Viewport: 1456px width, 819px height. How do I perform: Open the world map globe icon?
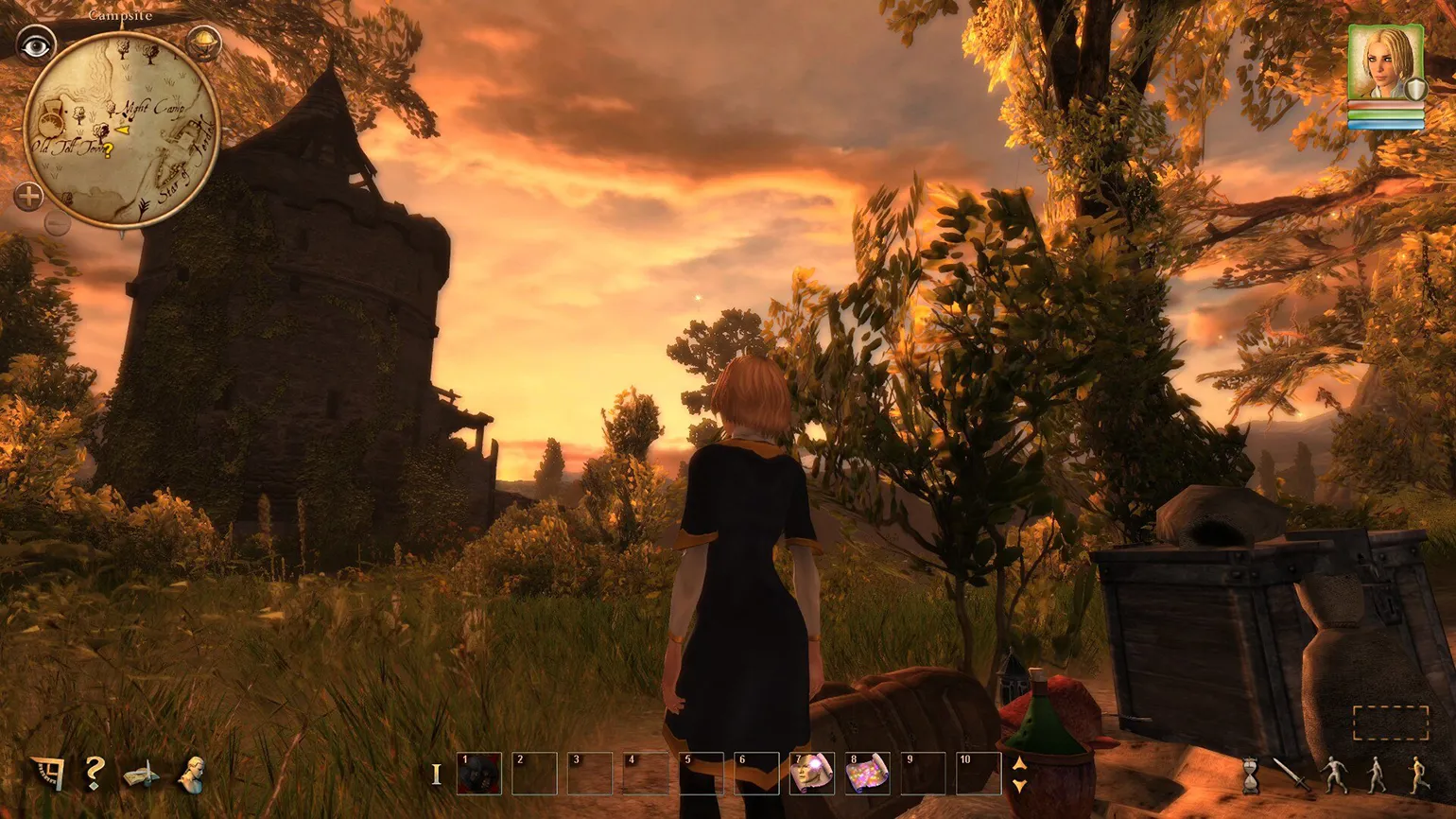203,43
